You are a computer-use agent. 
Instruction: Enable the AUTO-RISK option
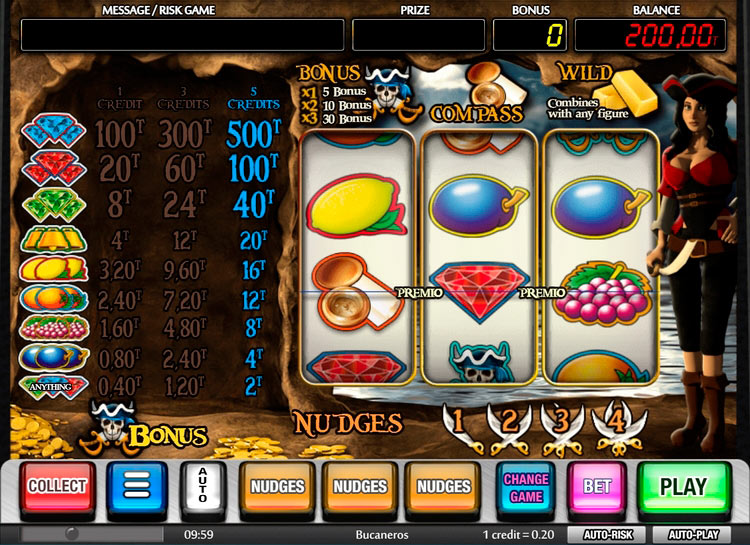click(607, 534)
